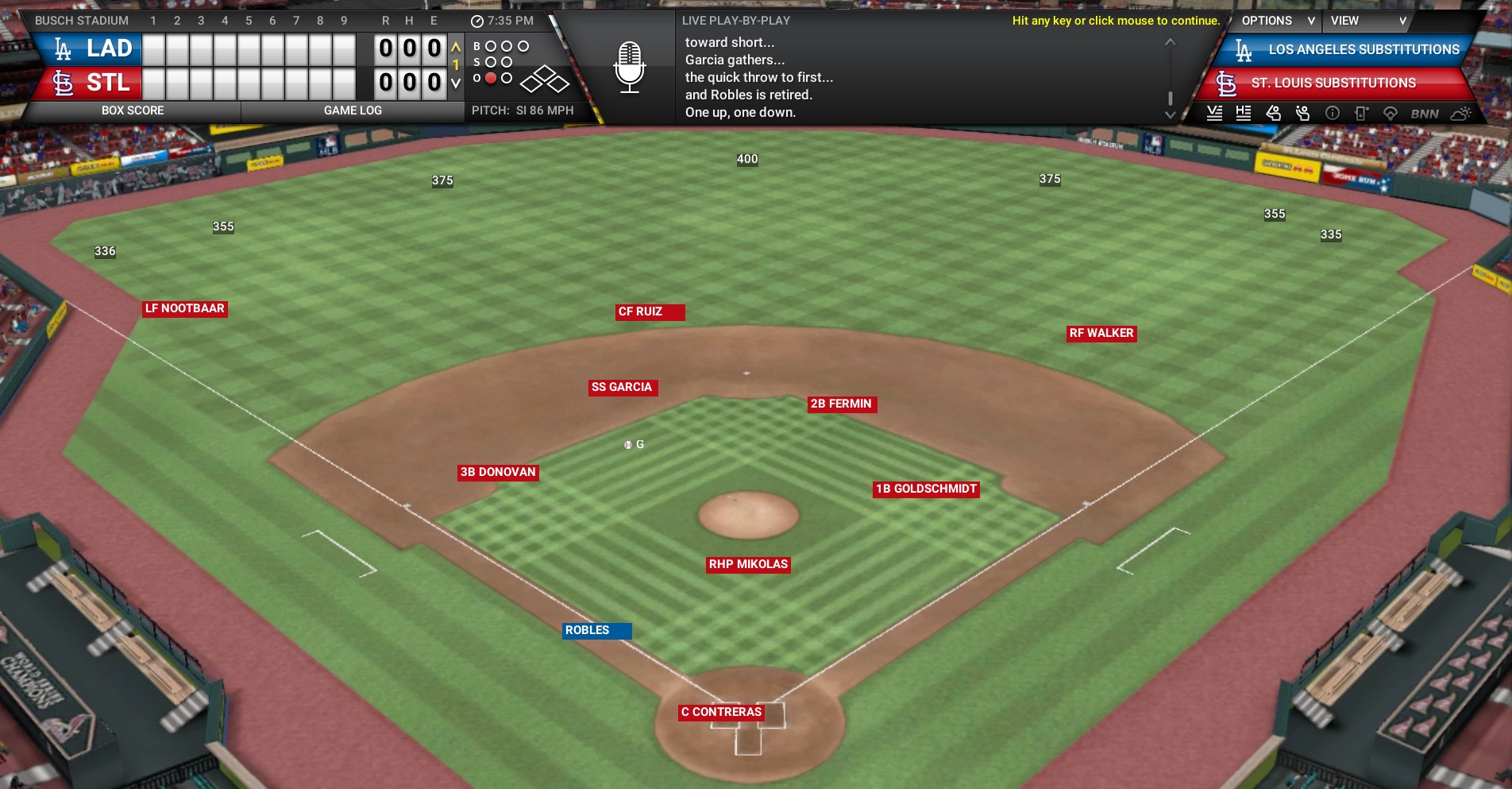This screenshot has height=789, width=1512.
Task: Select pitcher Mikolas's name tag
Action: (748, 565)
